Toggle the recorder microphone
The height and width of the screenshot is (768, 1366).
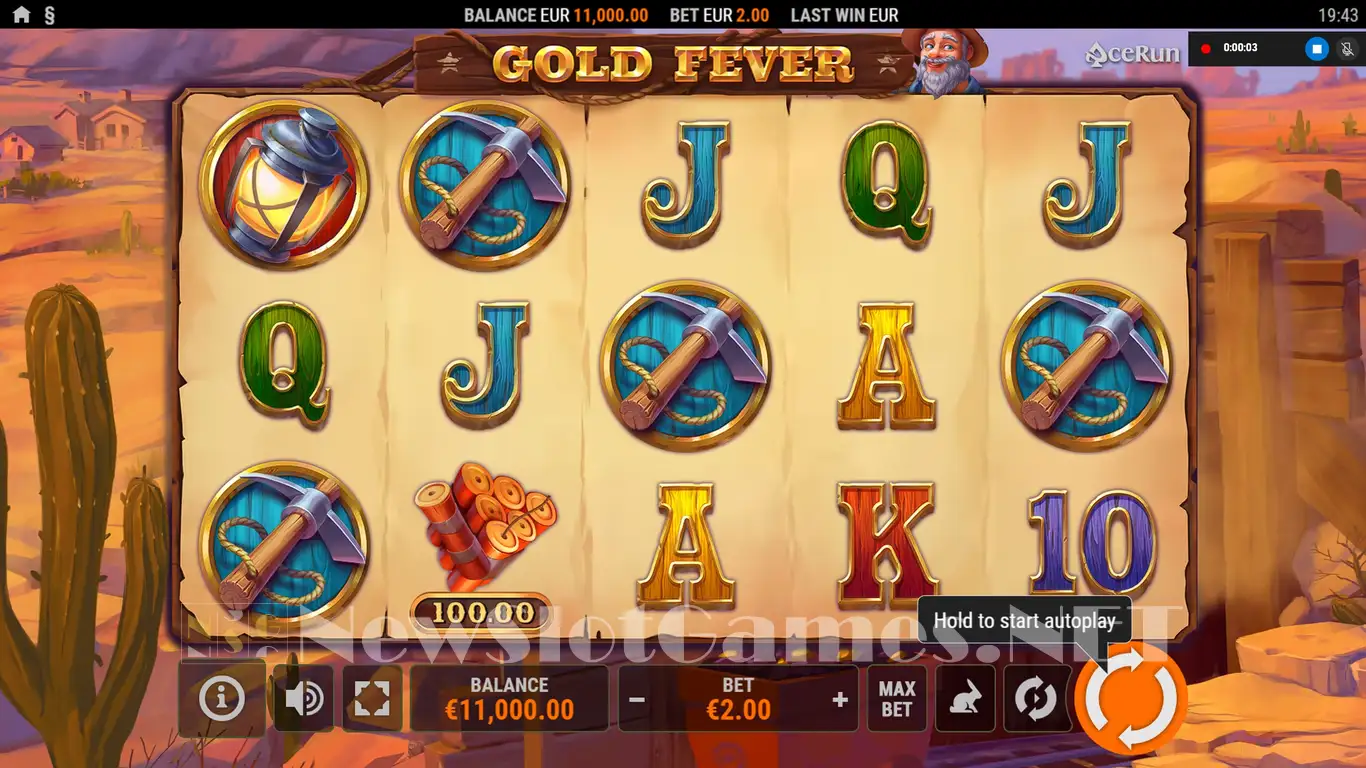tap(1345, 48)
